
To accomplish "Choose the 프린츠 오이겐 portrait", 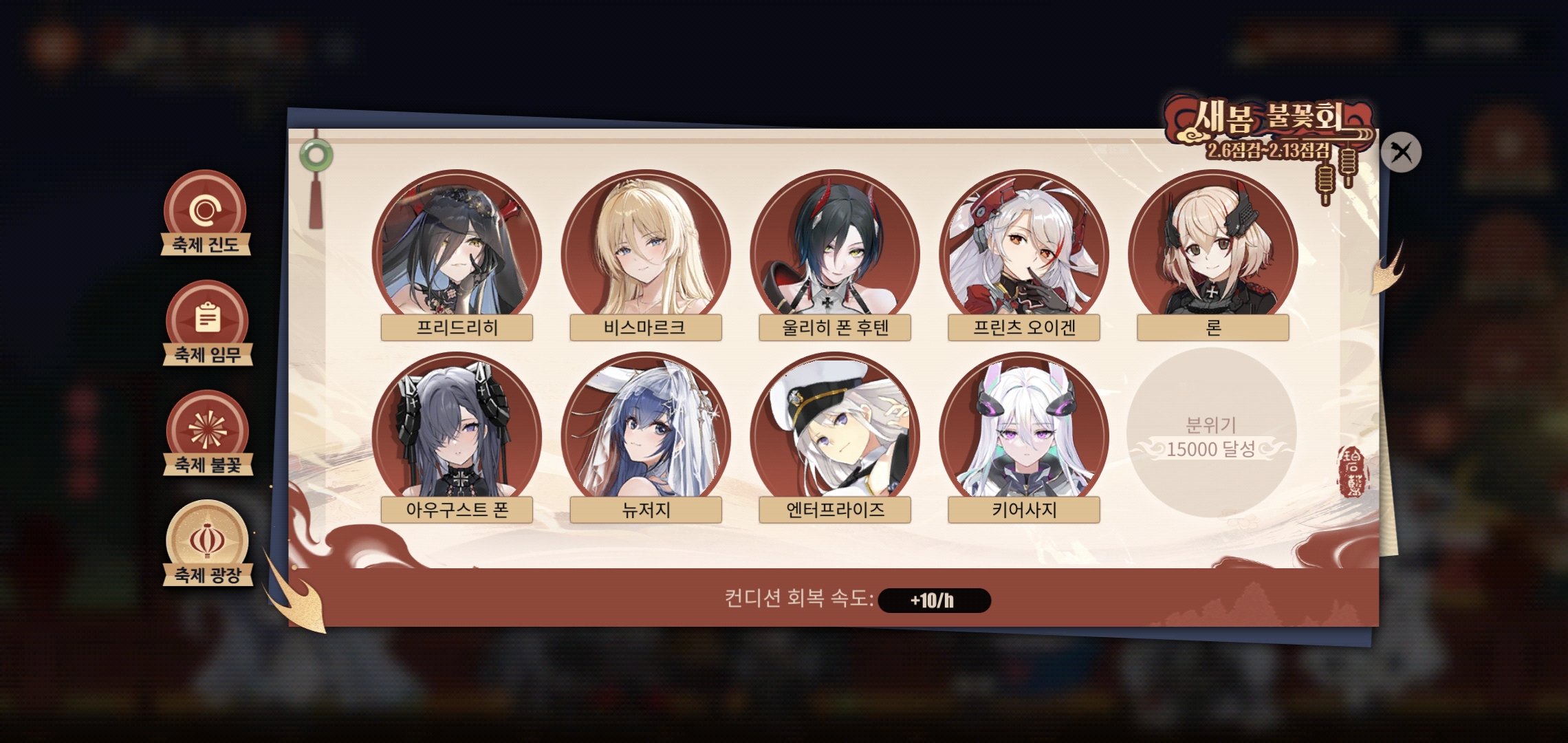I will (1023, 251).
